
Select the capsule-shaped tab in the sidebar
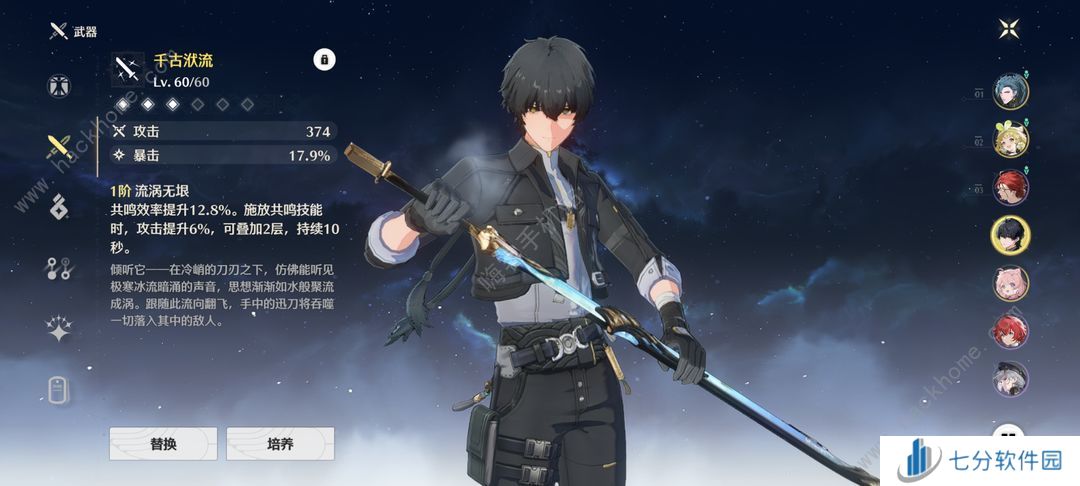click(59, 389)
